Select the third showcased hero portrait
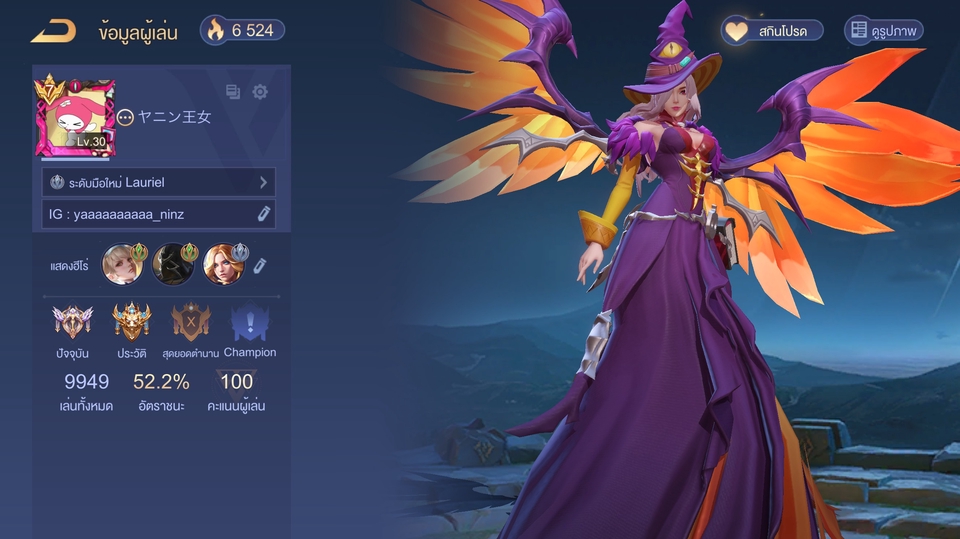The height and width of the screenshot is (539, 960). pos(223,265)
